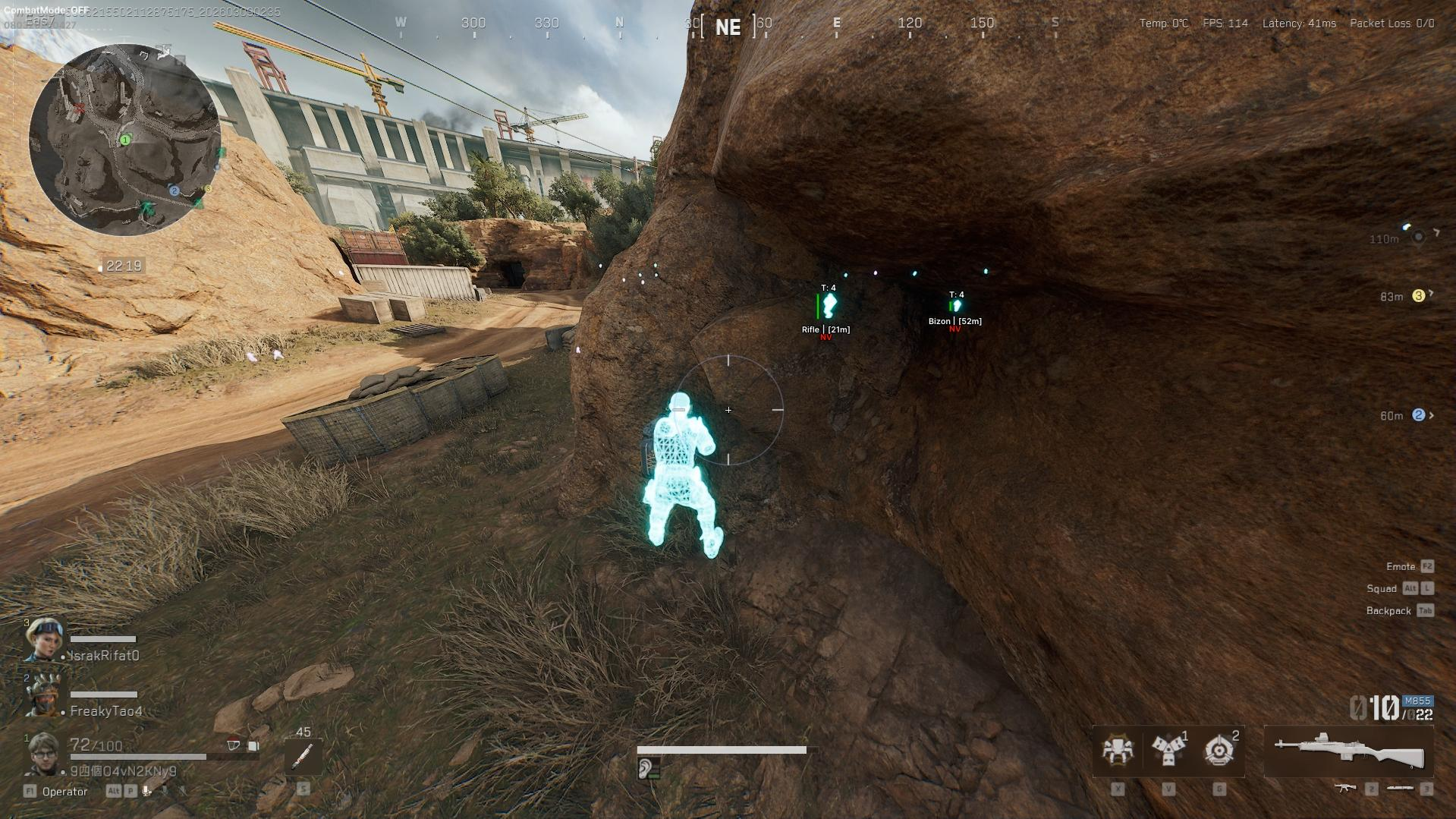The image size is (1456, 819).
Task: Open the Operator panel label
Action: point(64,792)
